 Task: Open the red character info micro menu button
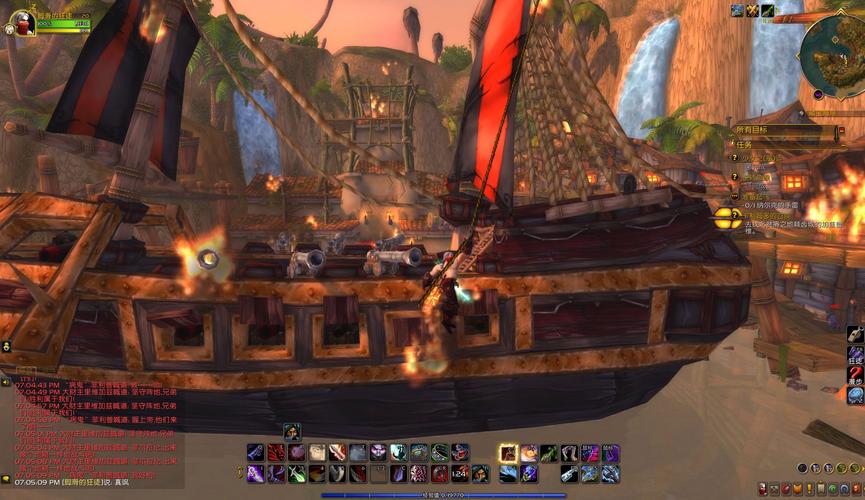pyautogui.click(x=763, y=488)
